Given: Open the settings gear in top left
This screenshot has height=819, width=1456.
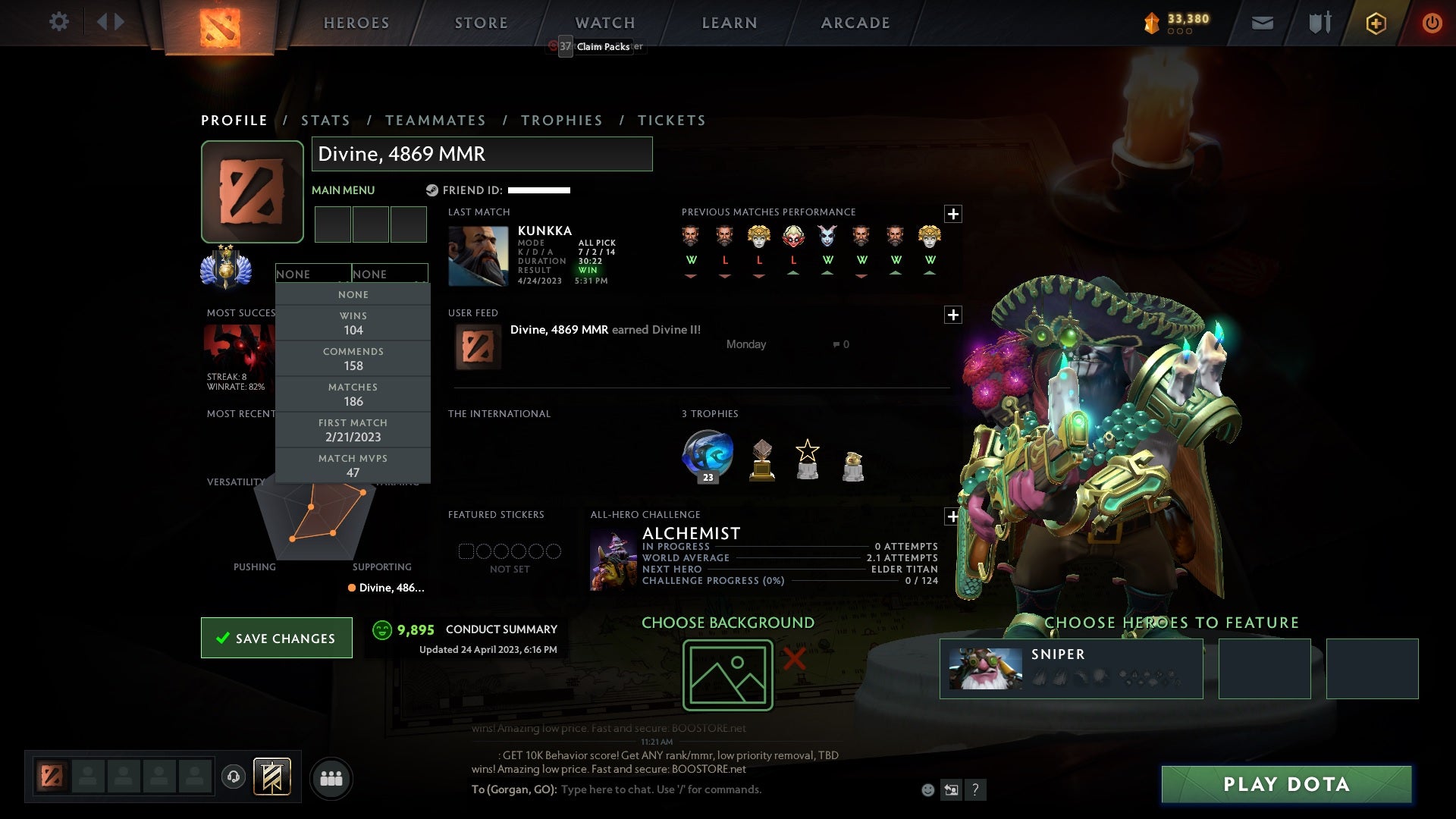Looking at the screenshot, I should (x=60, y=22).
